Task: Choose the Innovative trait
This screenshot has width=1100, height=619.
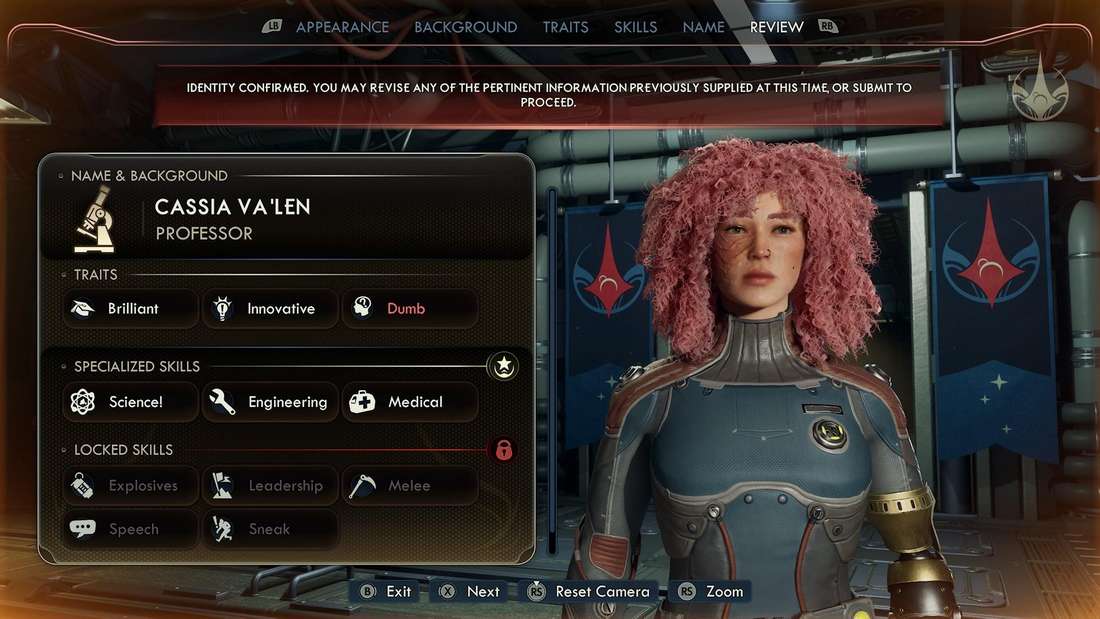Action: click(x=270, y=309)
